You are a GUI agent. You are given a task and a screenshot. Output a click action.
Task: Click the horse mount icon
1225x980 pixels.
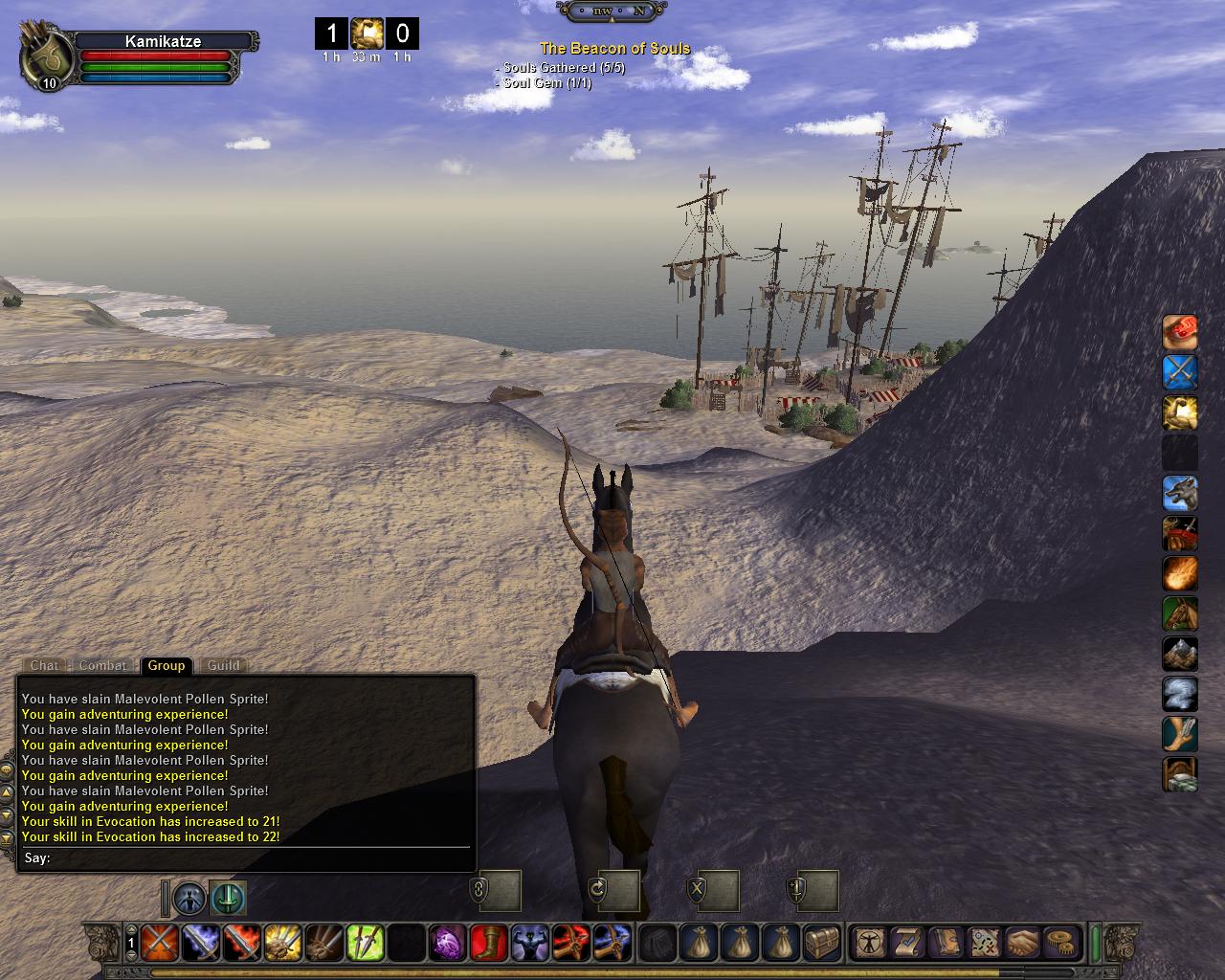1180,613
